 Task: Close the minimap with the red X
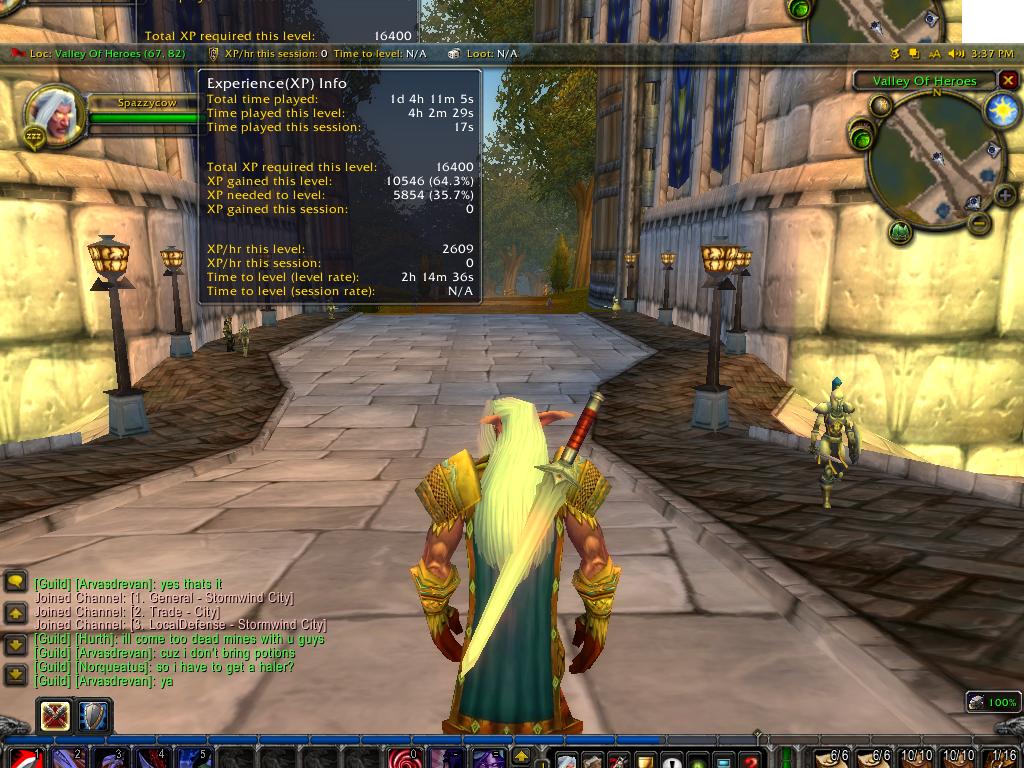[1008, 80]
